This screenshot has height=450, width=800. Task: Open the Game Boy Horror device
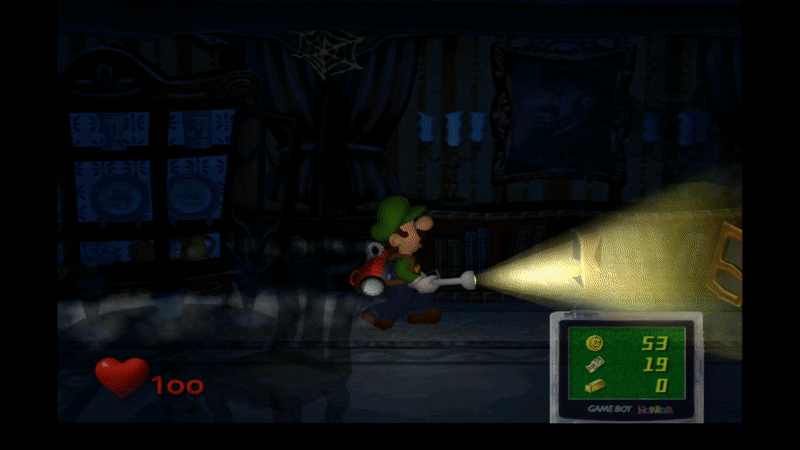pyautogui.click(x=626, y=365)
